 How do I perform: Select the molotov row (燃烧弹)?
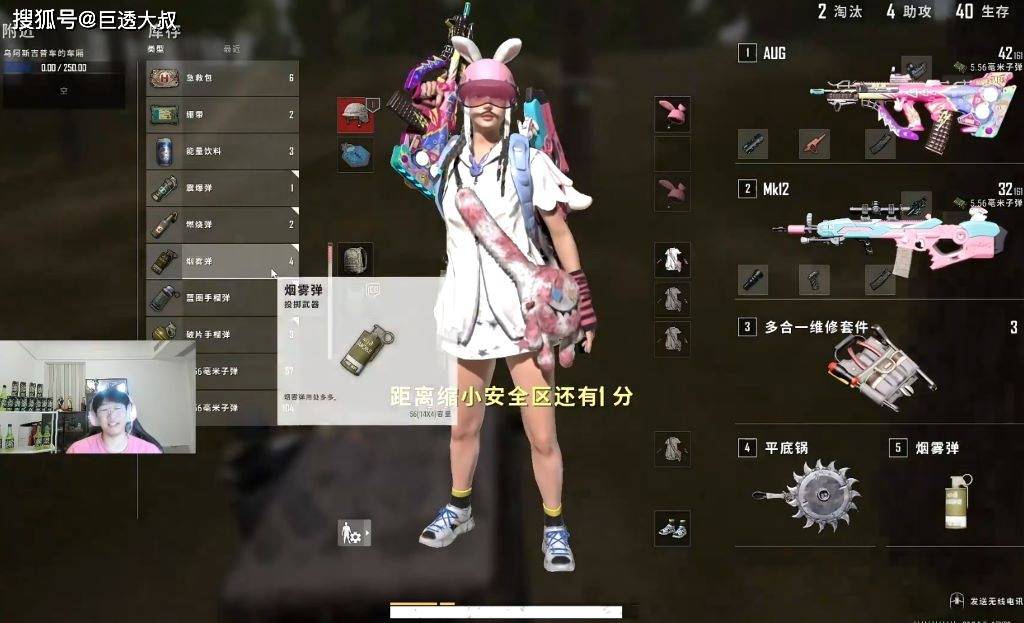(222, 225)
